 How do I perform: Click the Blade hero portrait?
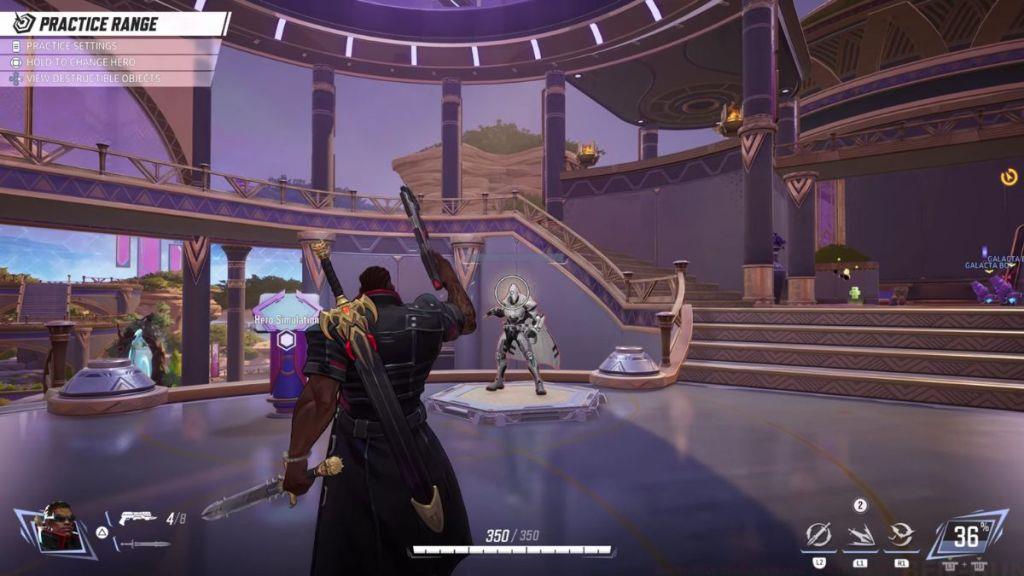[60, 527]
